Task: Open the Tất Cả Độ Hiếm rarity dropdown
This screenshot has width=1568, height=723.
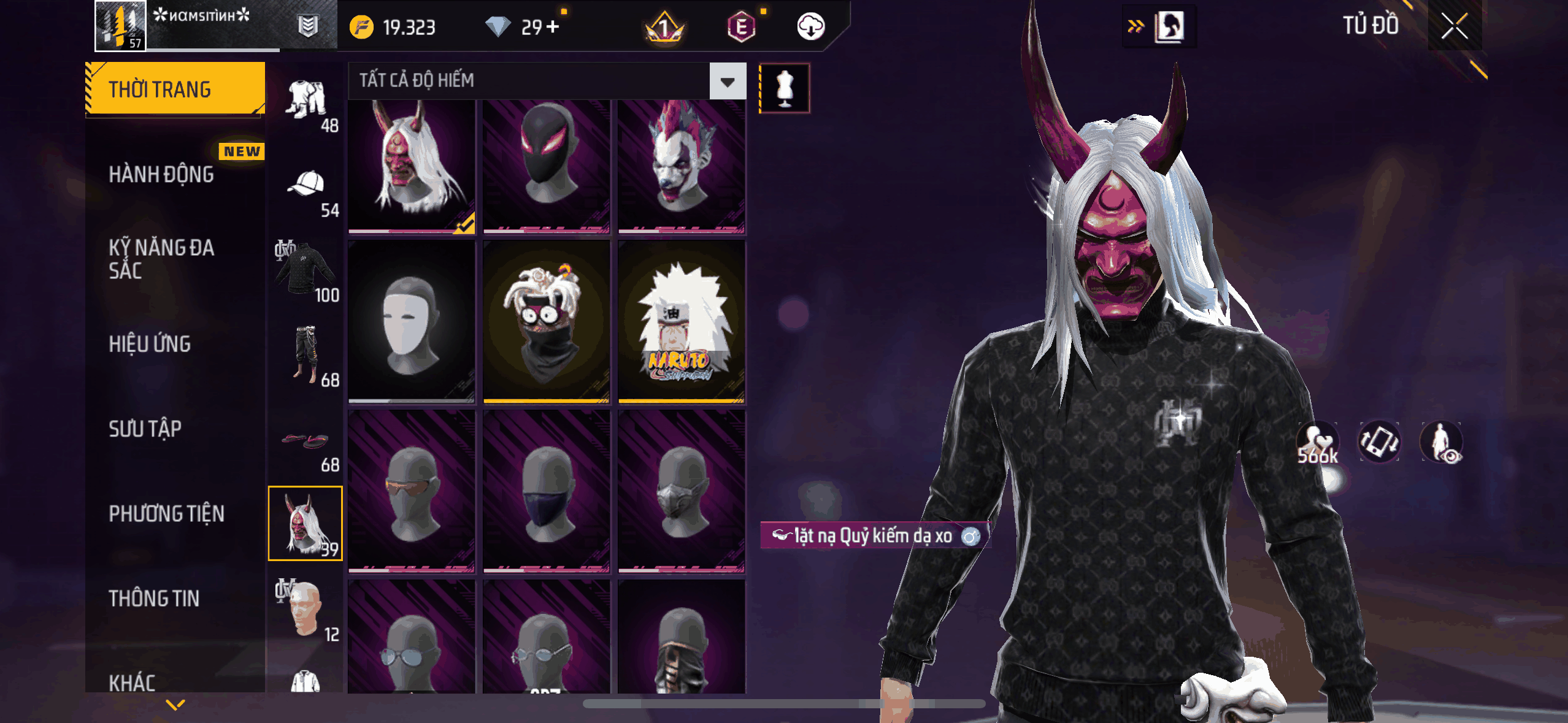Action: [728, 81]
